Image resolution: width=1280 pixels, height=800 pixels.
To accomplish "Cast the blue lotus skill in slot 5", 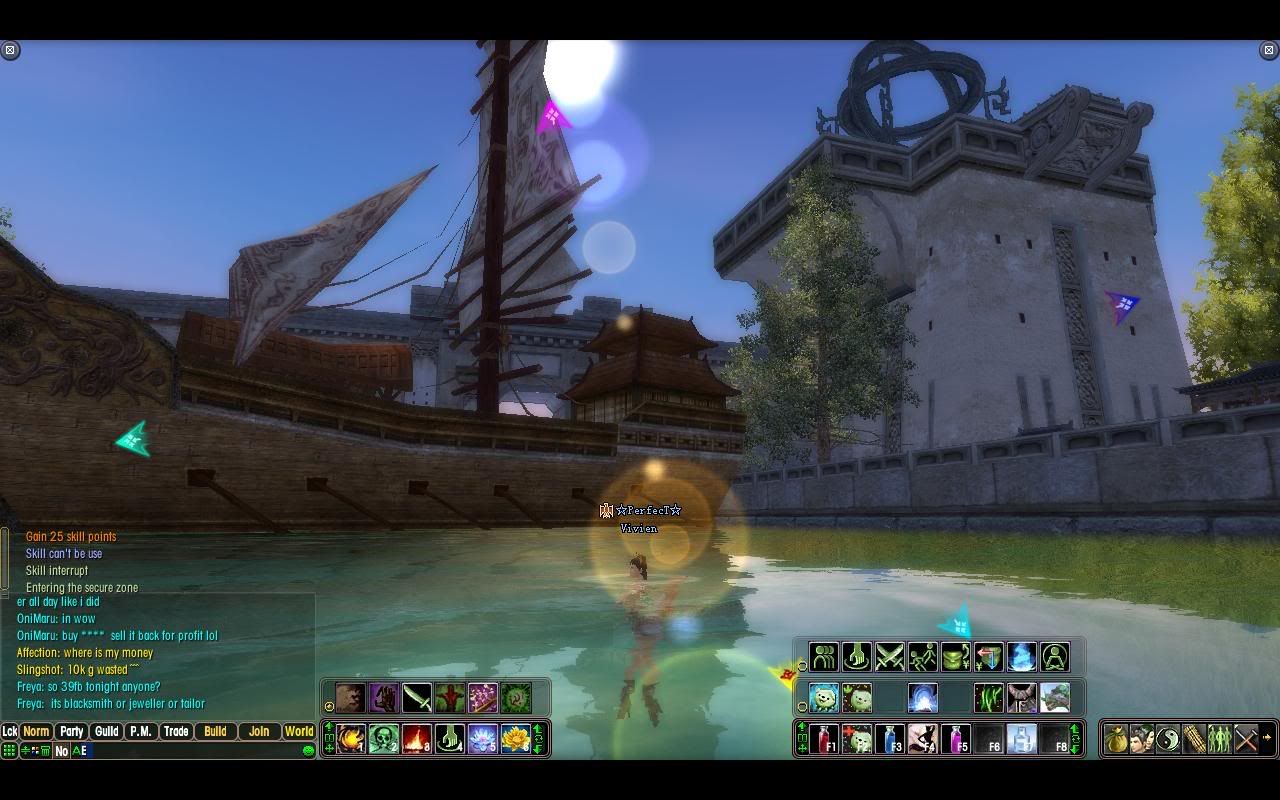I will (482, 739).
